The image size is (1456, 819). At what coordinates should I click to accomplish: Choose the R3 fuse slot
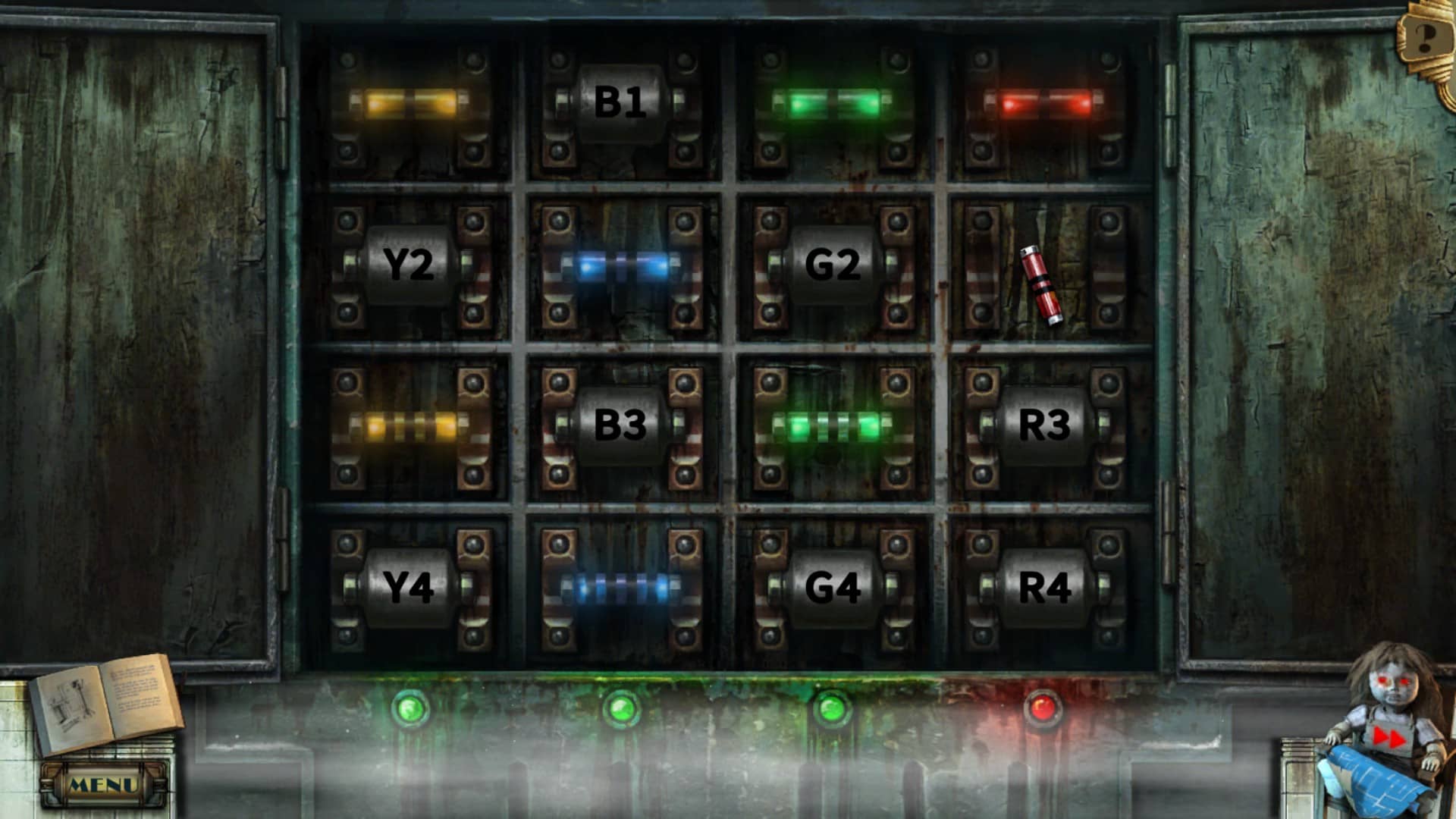tap(1043, 425)
